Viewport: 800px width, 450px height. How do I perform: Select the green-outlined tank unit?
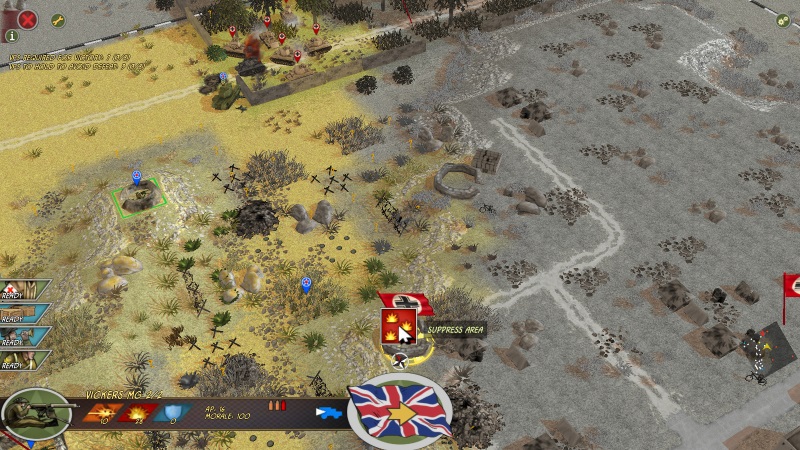[137, 197]
